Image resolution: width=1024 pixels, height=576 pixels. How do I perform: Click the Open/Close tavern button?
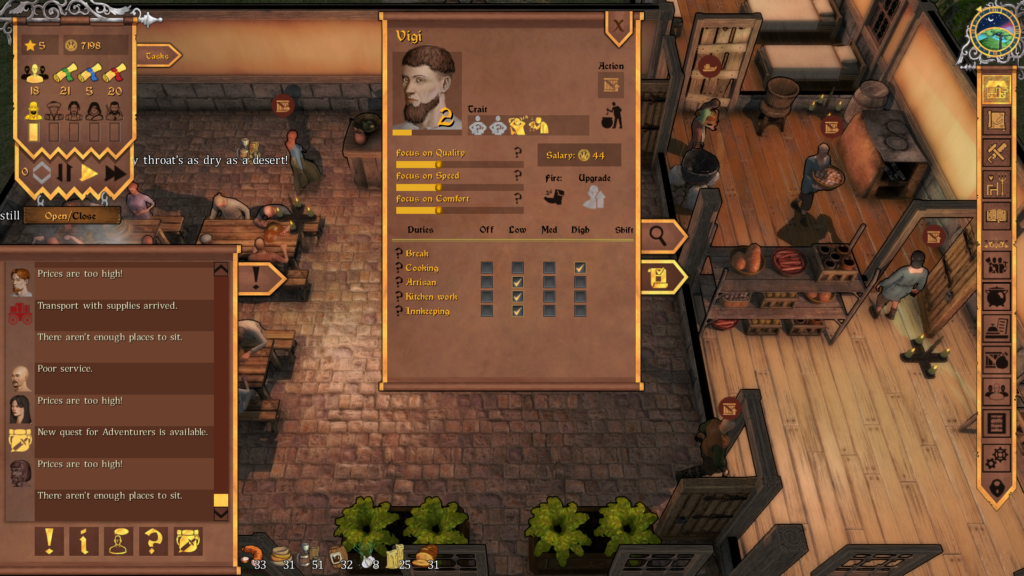tap(72, 215)
